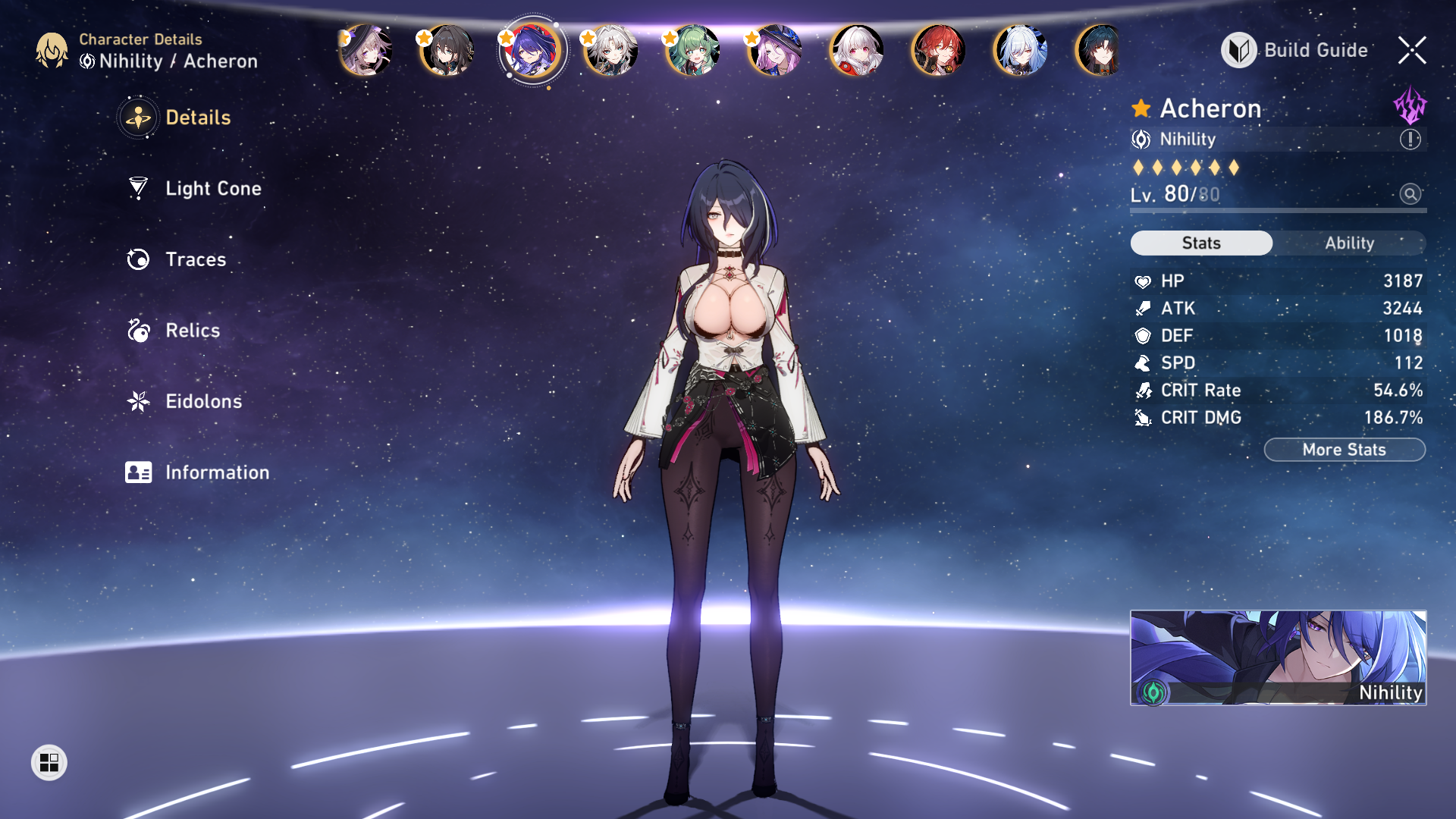Show the Eidolons page
The image size is (1456, 819).
pos(203,401)
